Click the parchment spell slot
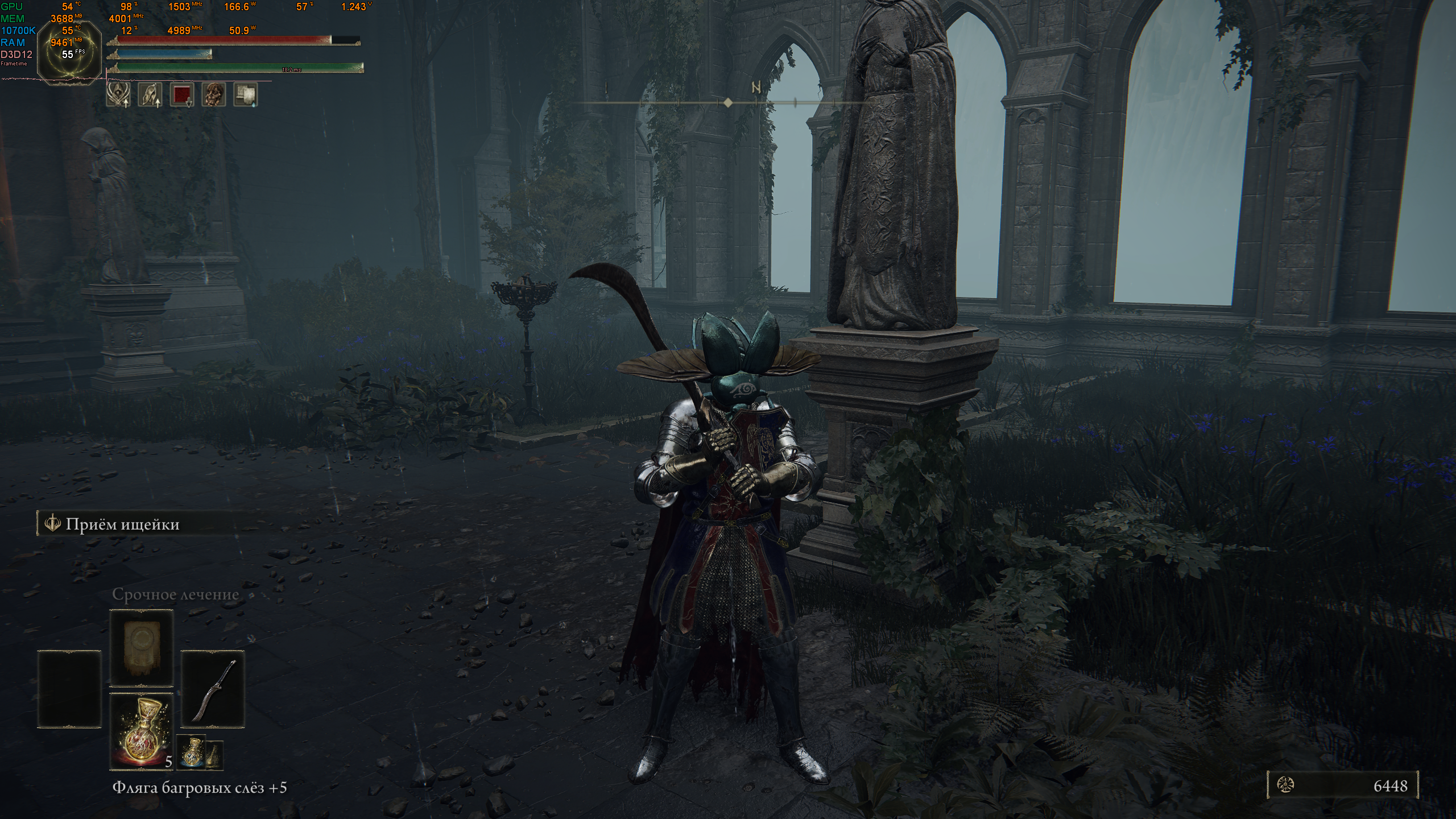The width and height of the screenshot is (1456, 819). (141, 648)
